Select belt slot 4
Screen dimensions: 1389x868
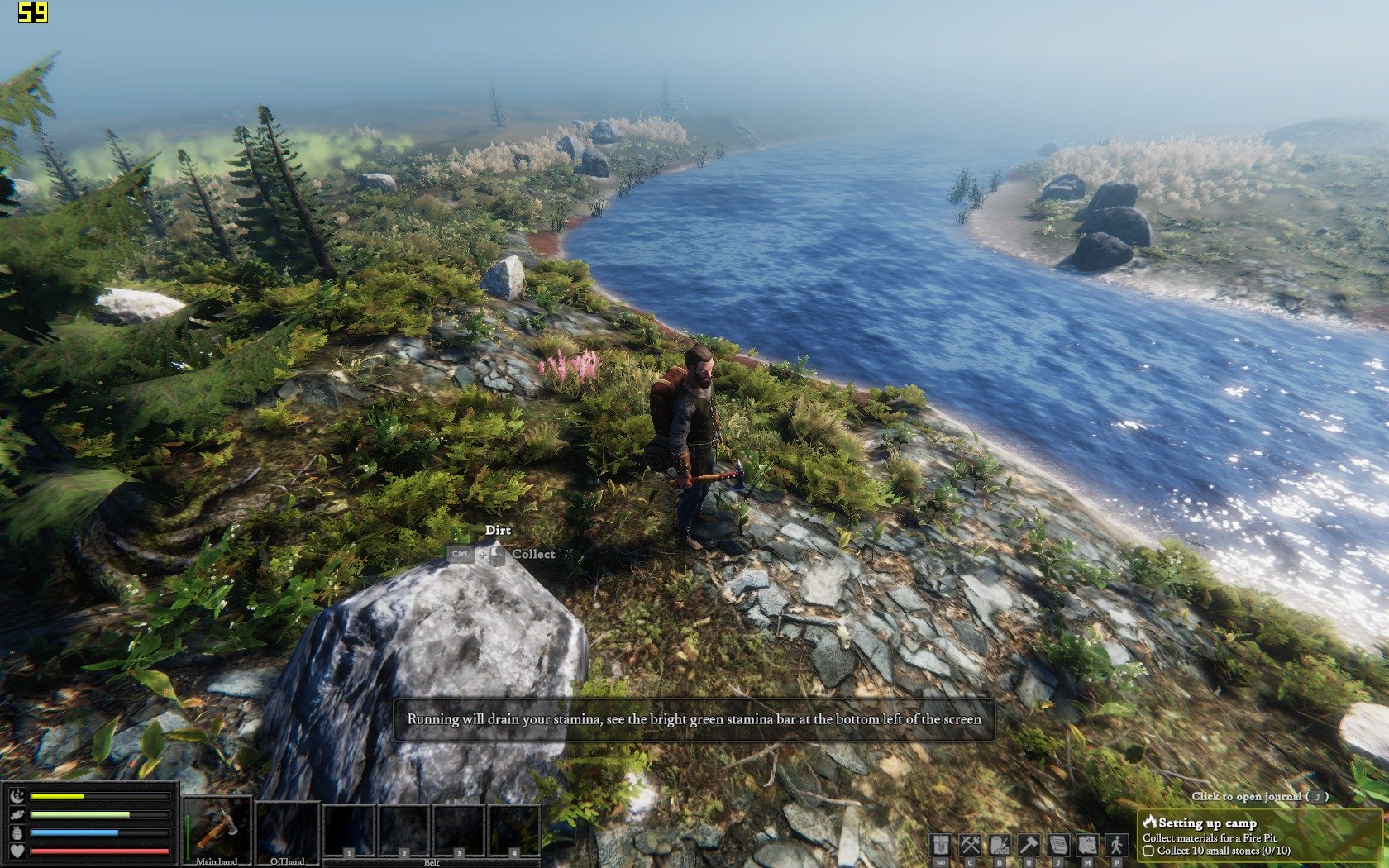[x=514, y=831]
